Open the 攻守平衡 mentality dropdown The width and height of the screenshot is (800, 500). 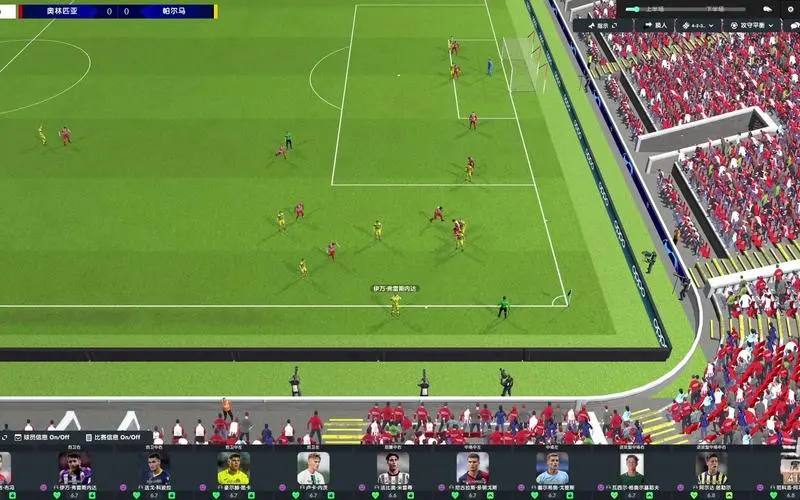[752, 25]
